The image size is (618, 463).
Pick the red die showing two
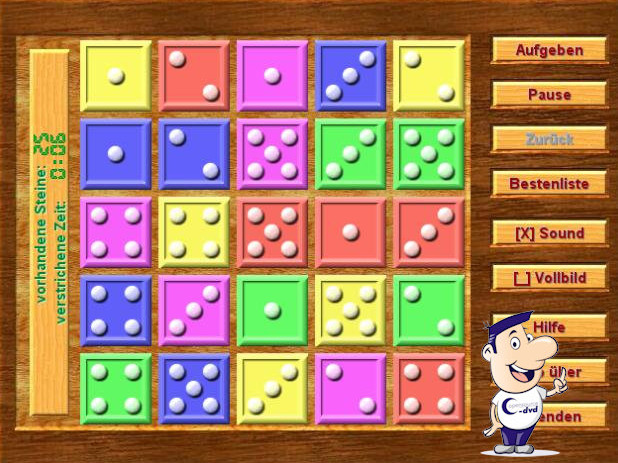194,76
